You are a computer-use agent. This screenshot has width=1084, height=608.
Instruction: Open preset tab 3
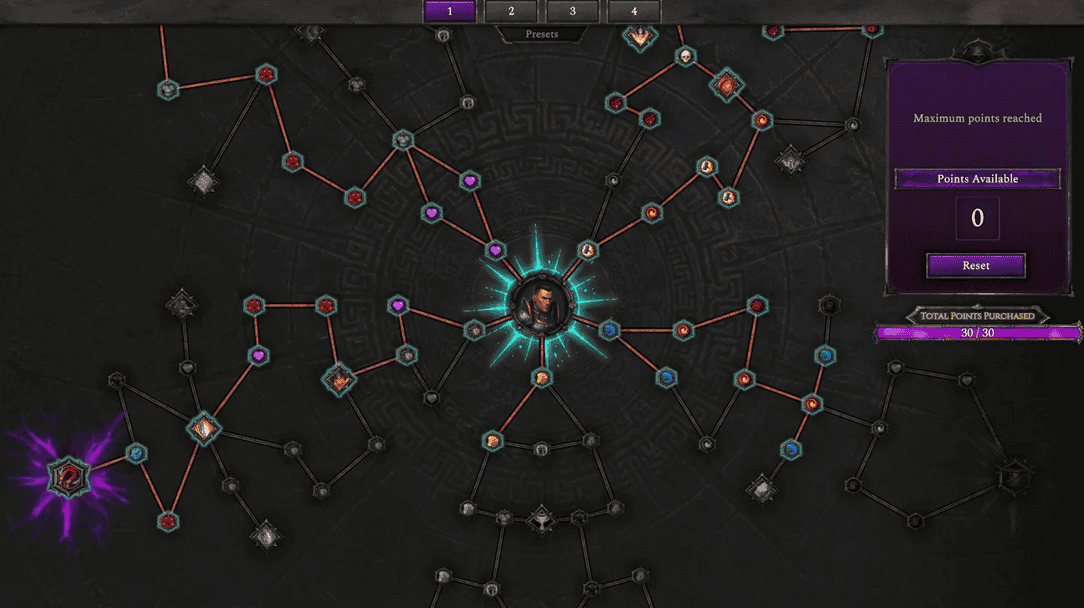[572, 11]
